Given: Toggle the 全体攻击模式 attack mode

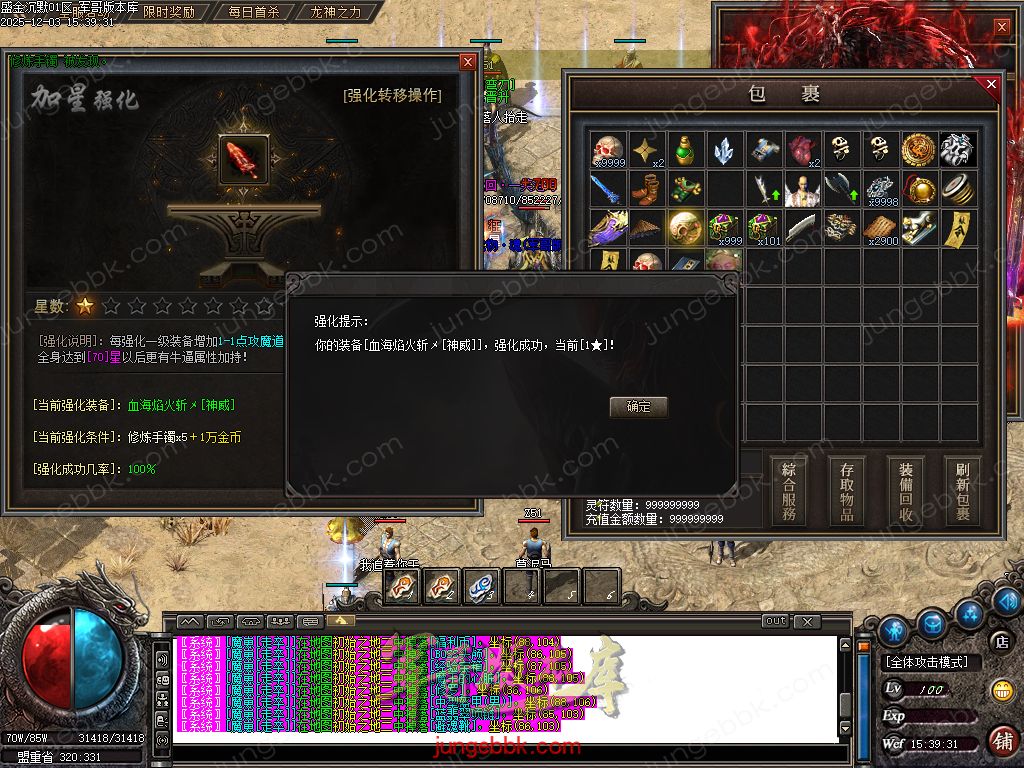Looking at the screenshot, I should pyautogui.click(x=930, y=662).
